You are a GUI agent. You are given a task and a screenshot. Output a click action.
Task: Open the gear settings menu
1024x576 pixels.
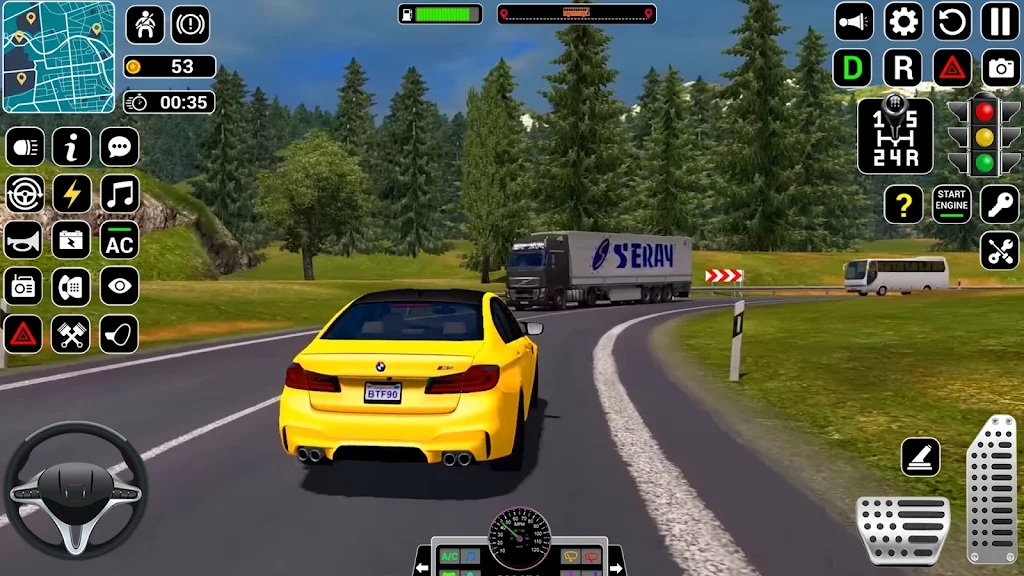point(903,21)
